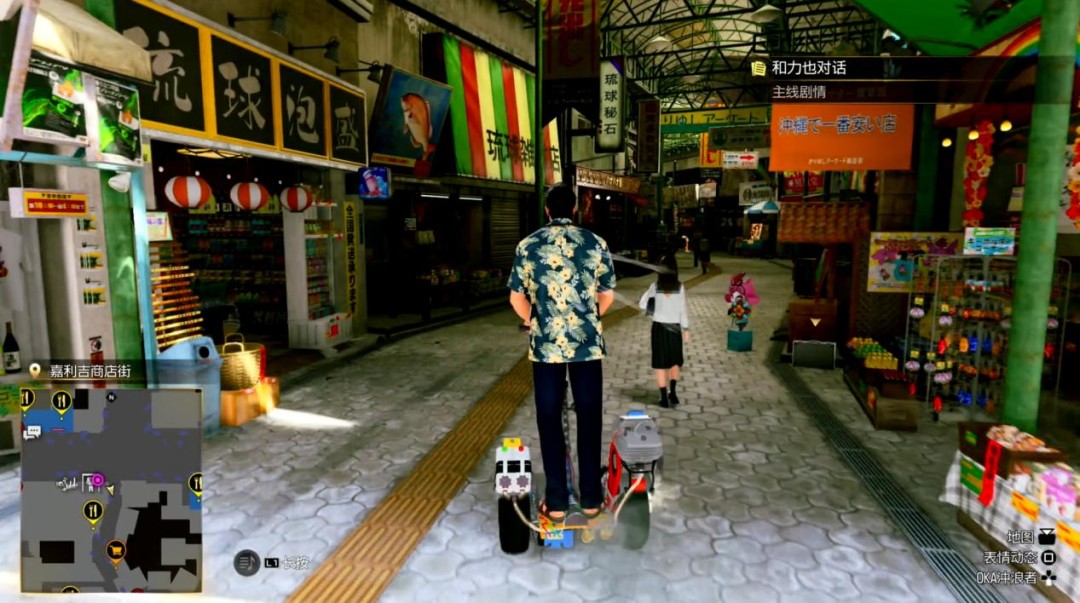1080x603 pixels.
Task: Select the magenta objective marker on the minimap
Action: [97, 481]
